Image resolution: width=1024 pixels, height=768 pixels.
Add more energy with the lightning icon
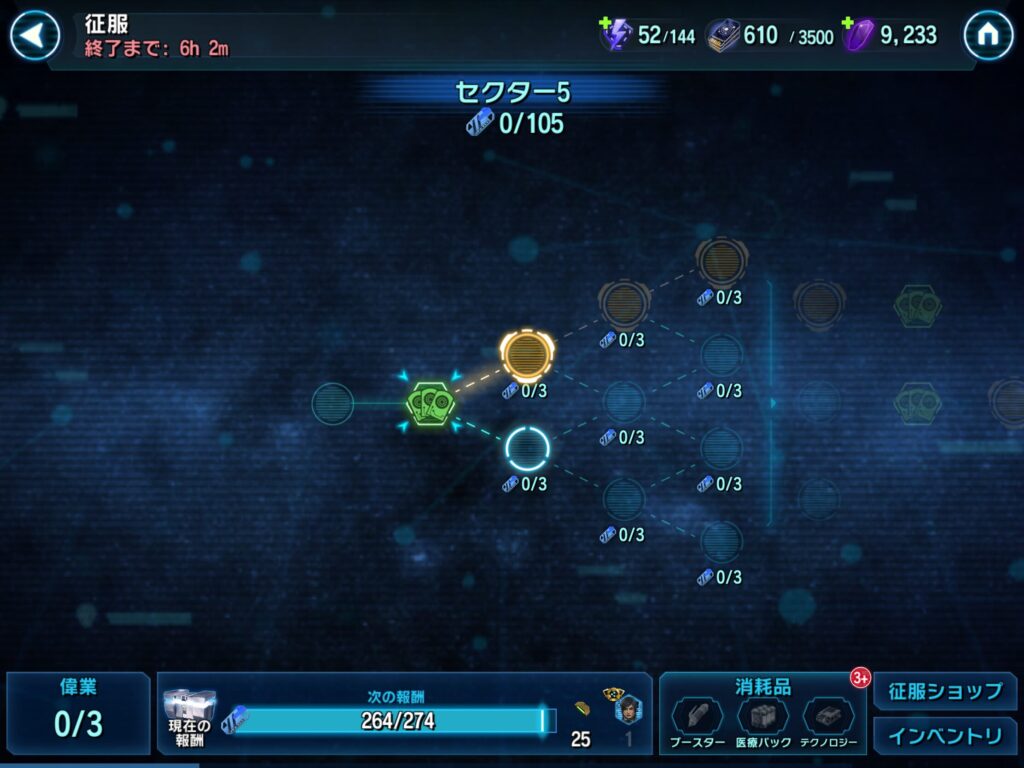pyautogui.click(x=614, y=35)
